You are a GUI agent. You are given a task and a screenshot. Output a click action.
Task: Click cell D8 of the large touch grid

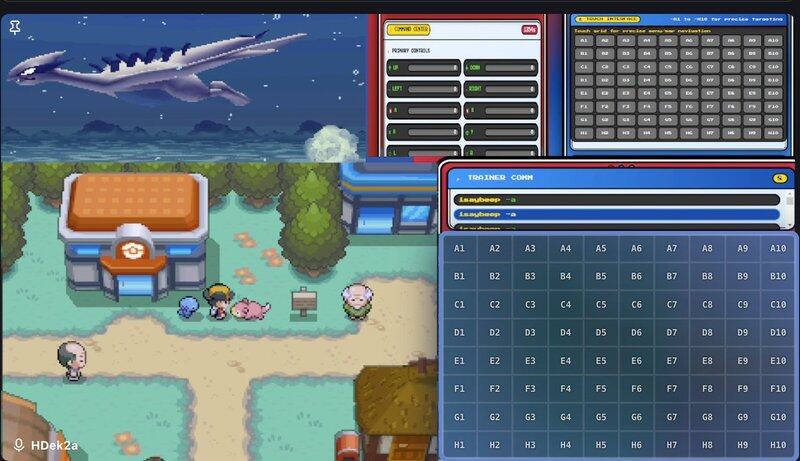point(707,332)
